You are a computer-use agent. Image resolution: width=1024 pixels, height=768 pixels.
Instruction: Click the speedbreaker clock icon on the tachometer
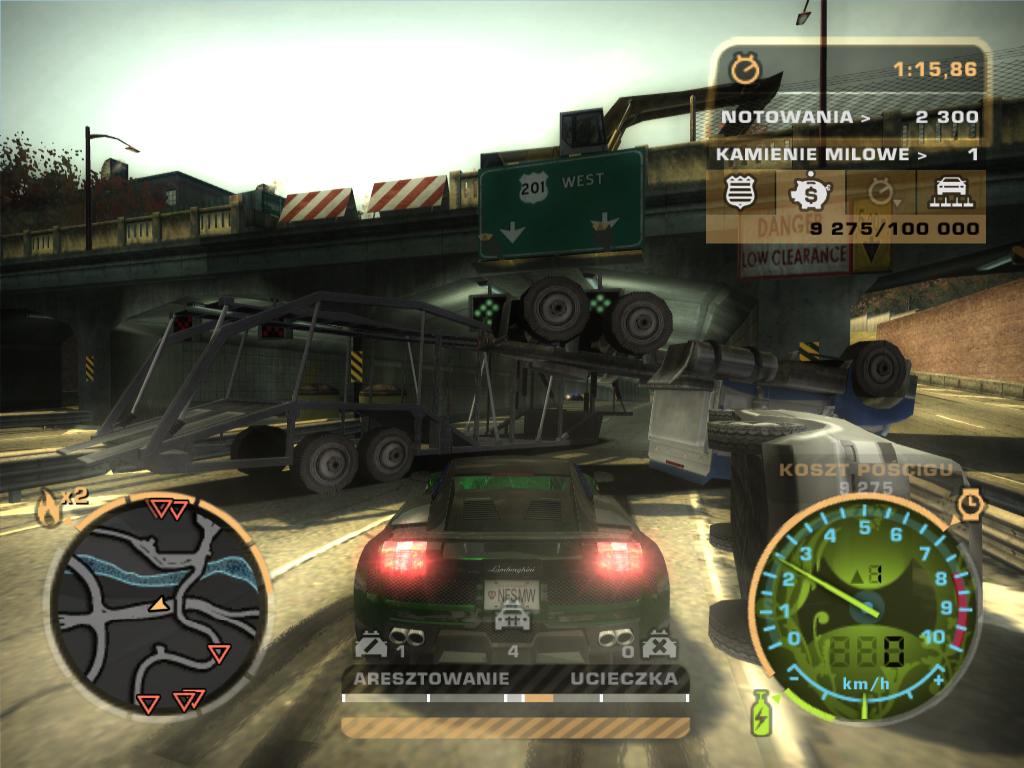click(969, 504)
